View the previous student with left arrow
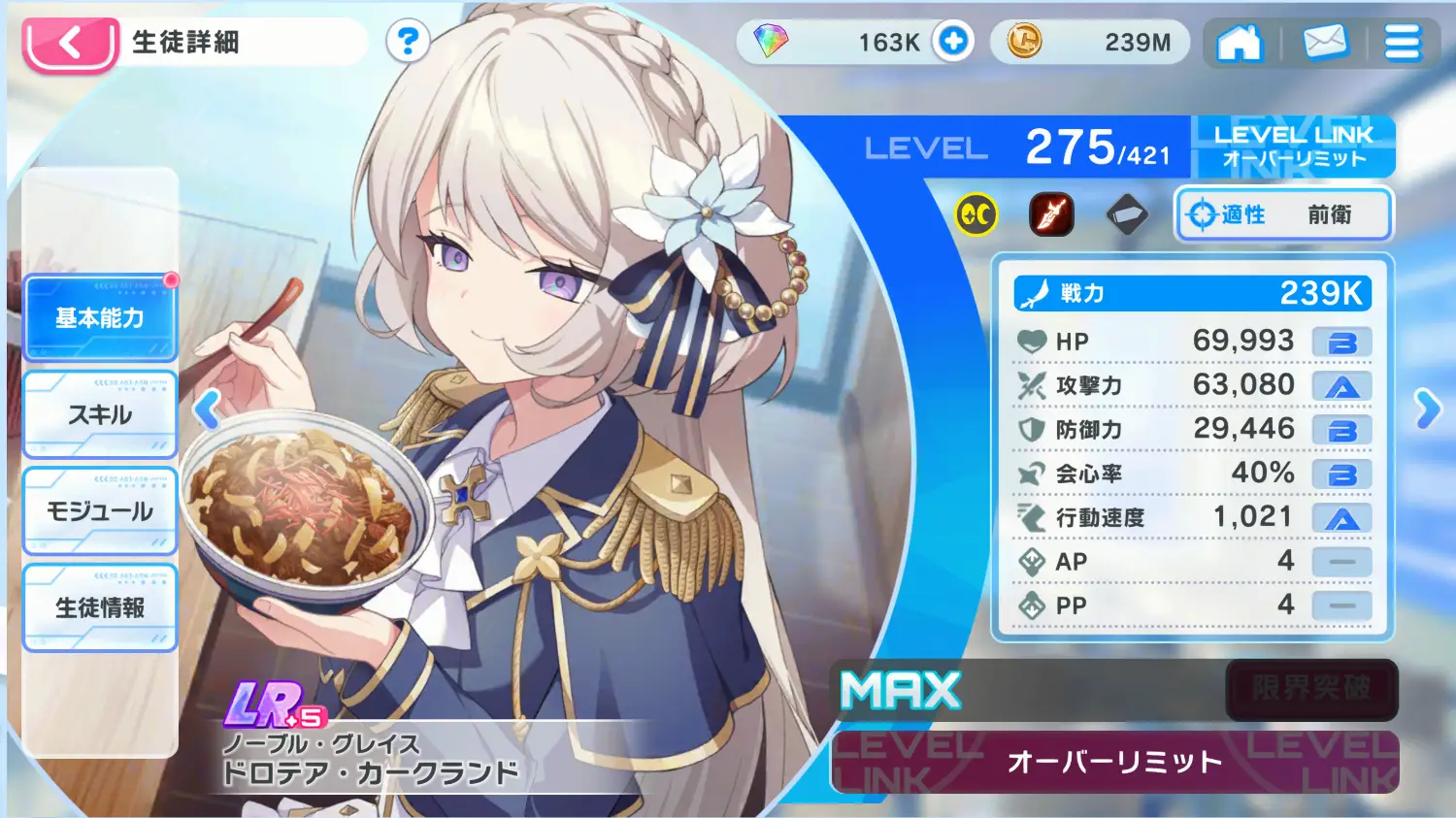 click(207, 409)
